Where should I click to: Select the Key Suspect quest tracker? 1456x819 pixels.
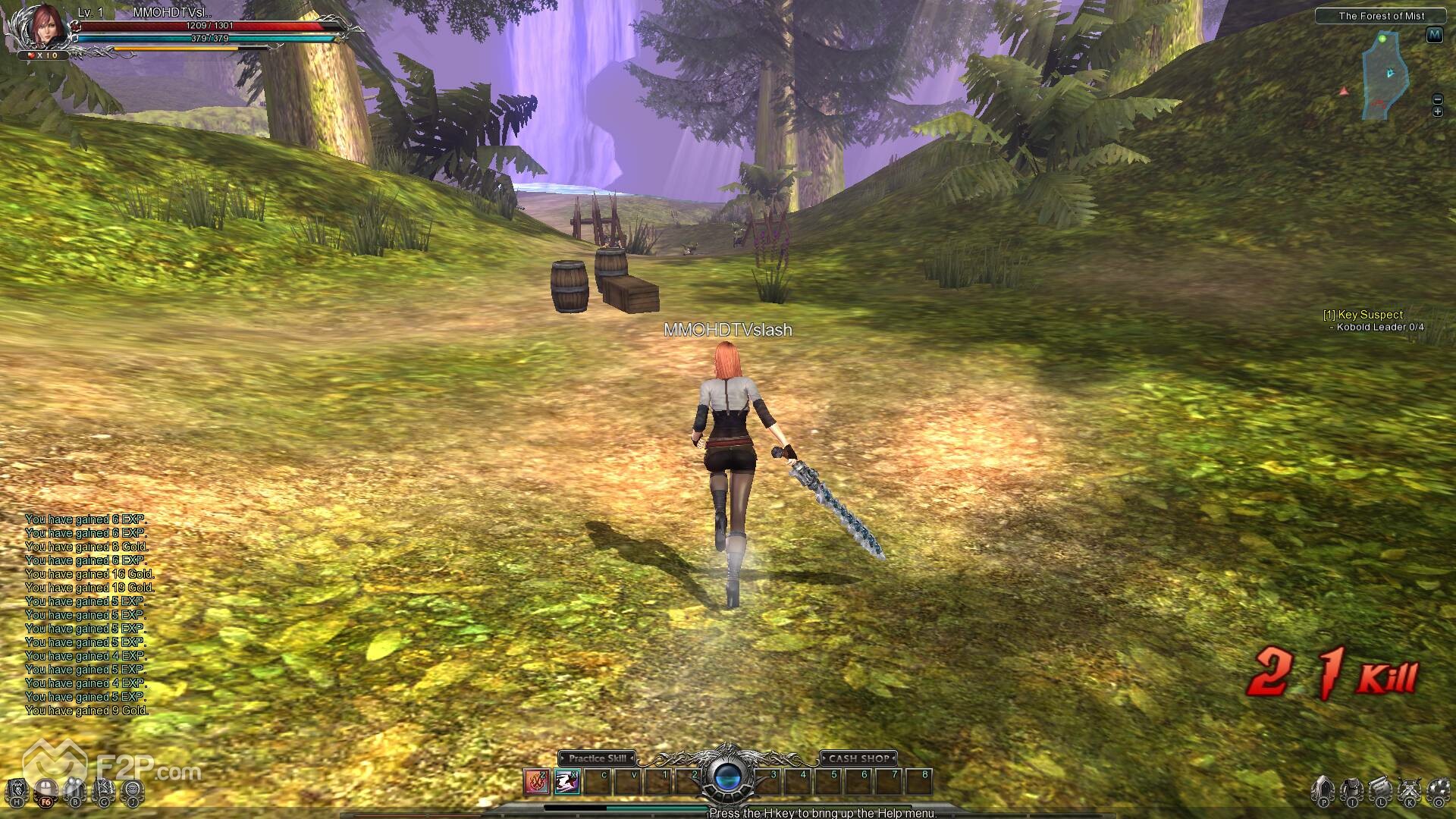click(1363, 315)
